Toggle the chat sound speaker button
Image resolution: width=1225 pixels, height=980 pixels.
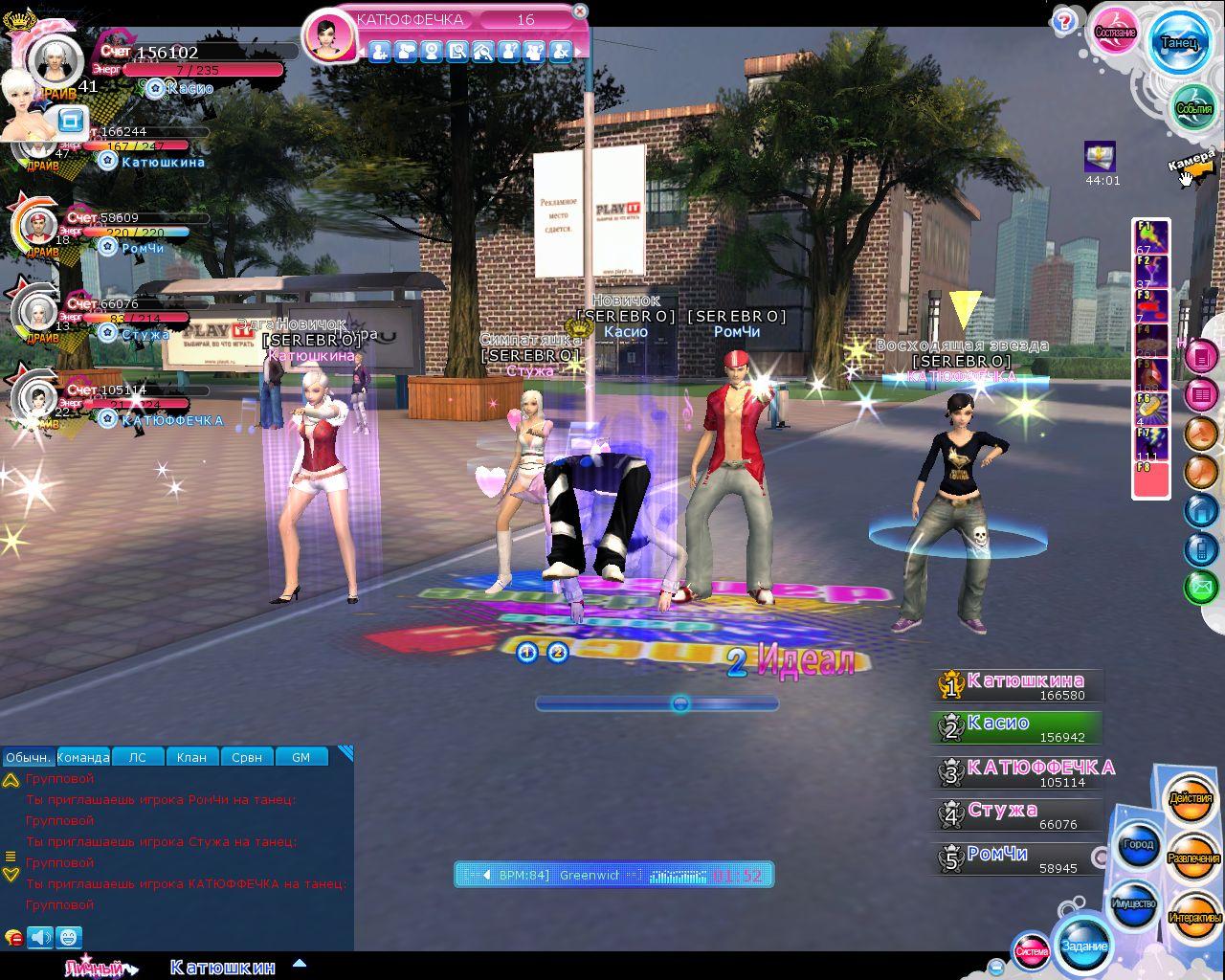click(40, 937)
